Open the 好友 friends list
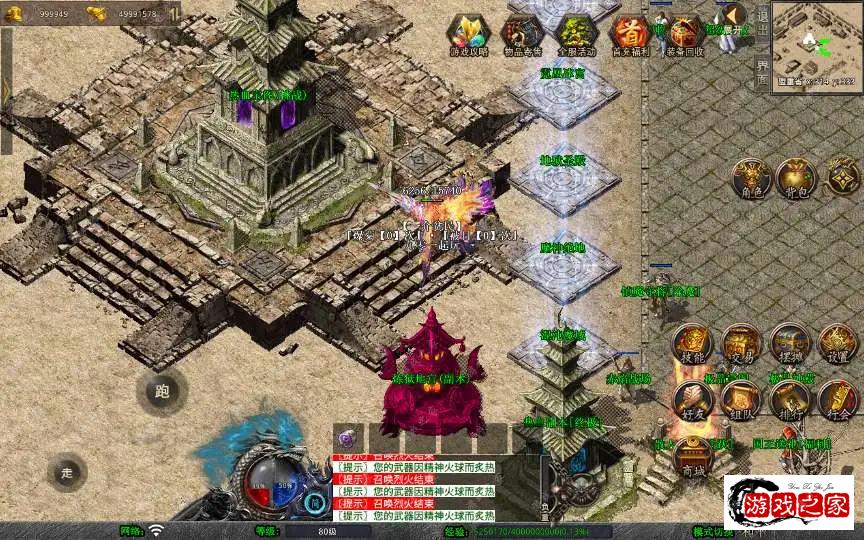Viewport: 864px width, 540px height. (691, 399)
